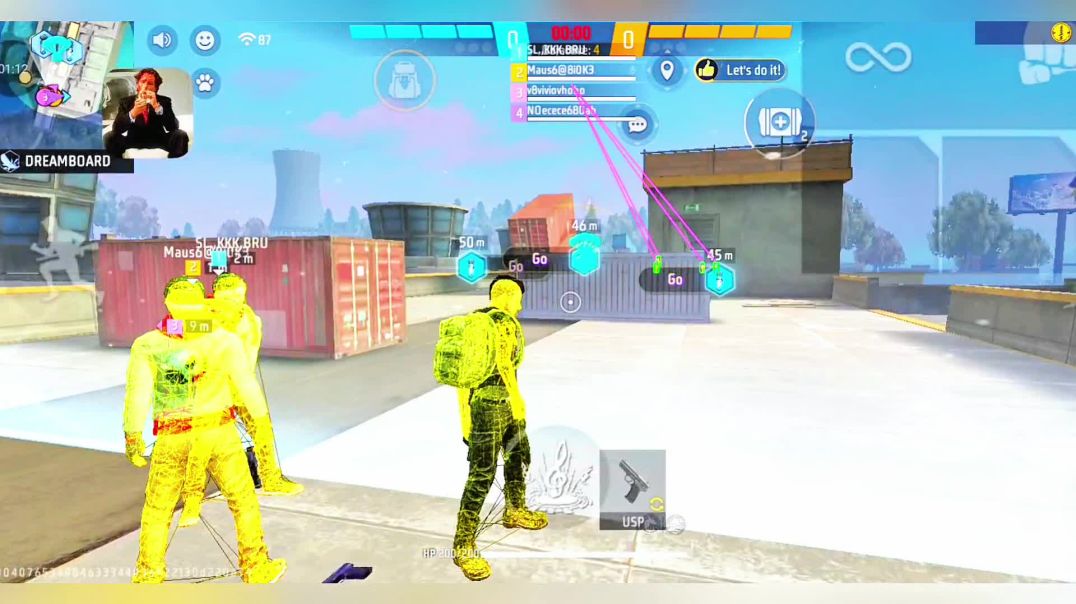Select the USP pistol weapon slot
1076x604 pixels.
click(632, 489)
